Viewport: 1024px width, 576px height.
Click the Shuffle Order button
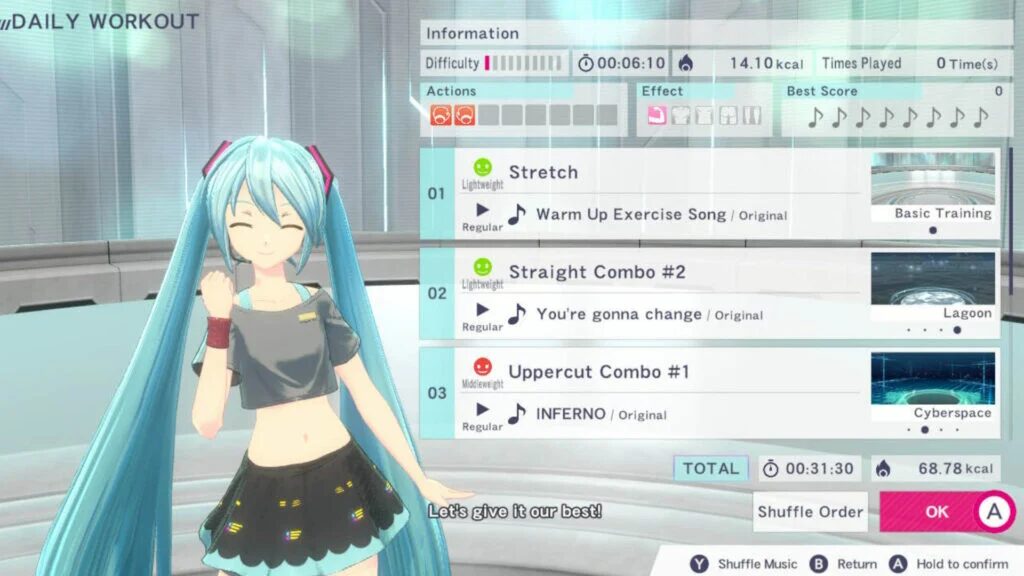pos(810,511)
